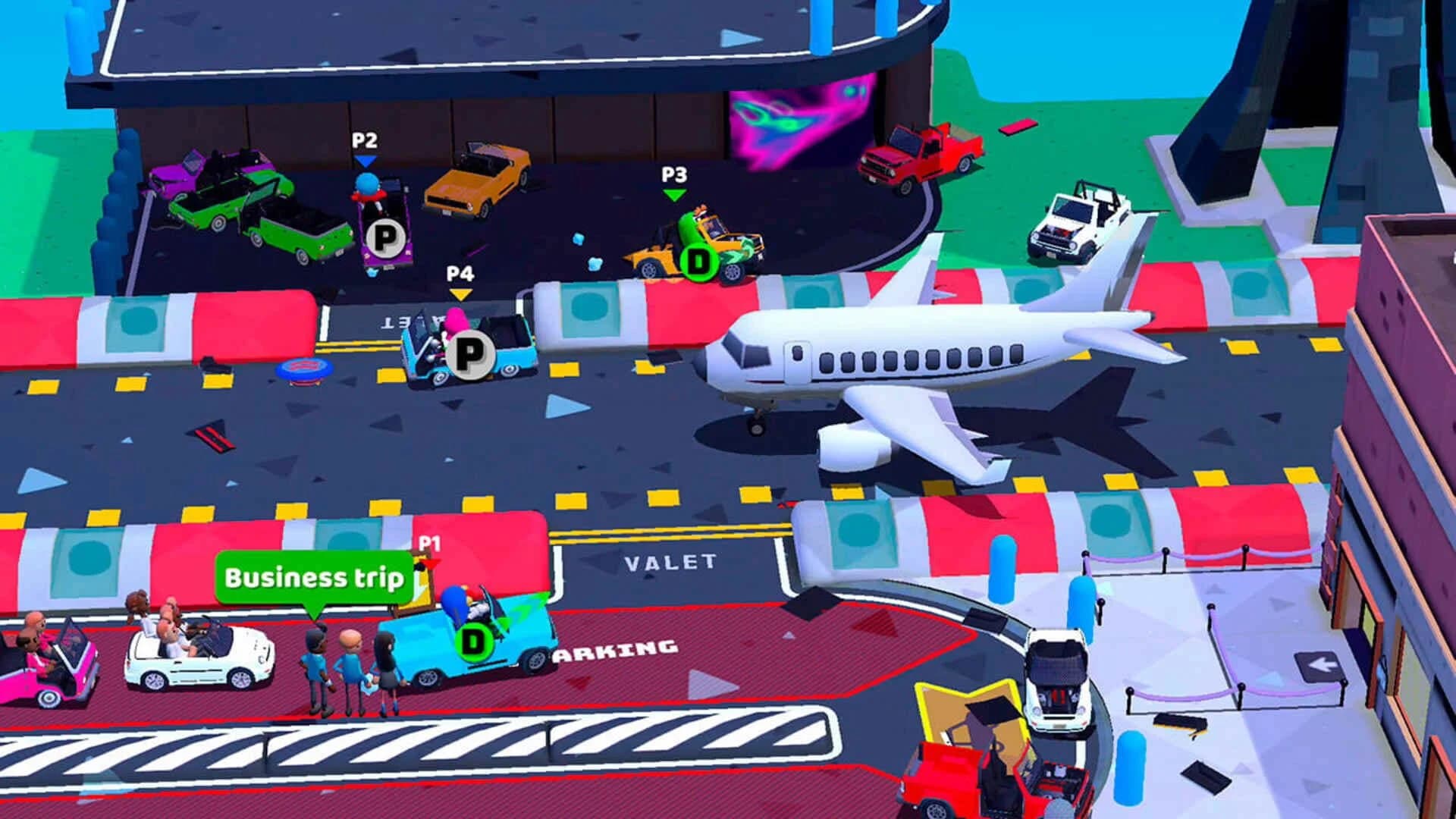Select the green D badge on the yellow car

click(x=699, y=262)
